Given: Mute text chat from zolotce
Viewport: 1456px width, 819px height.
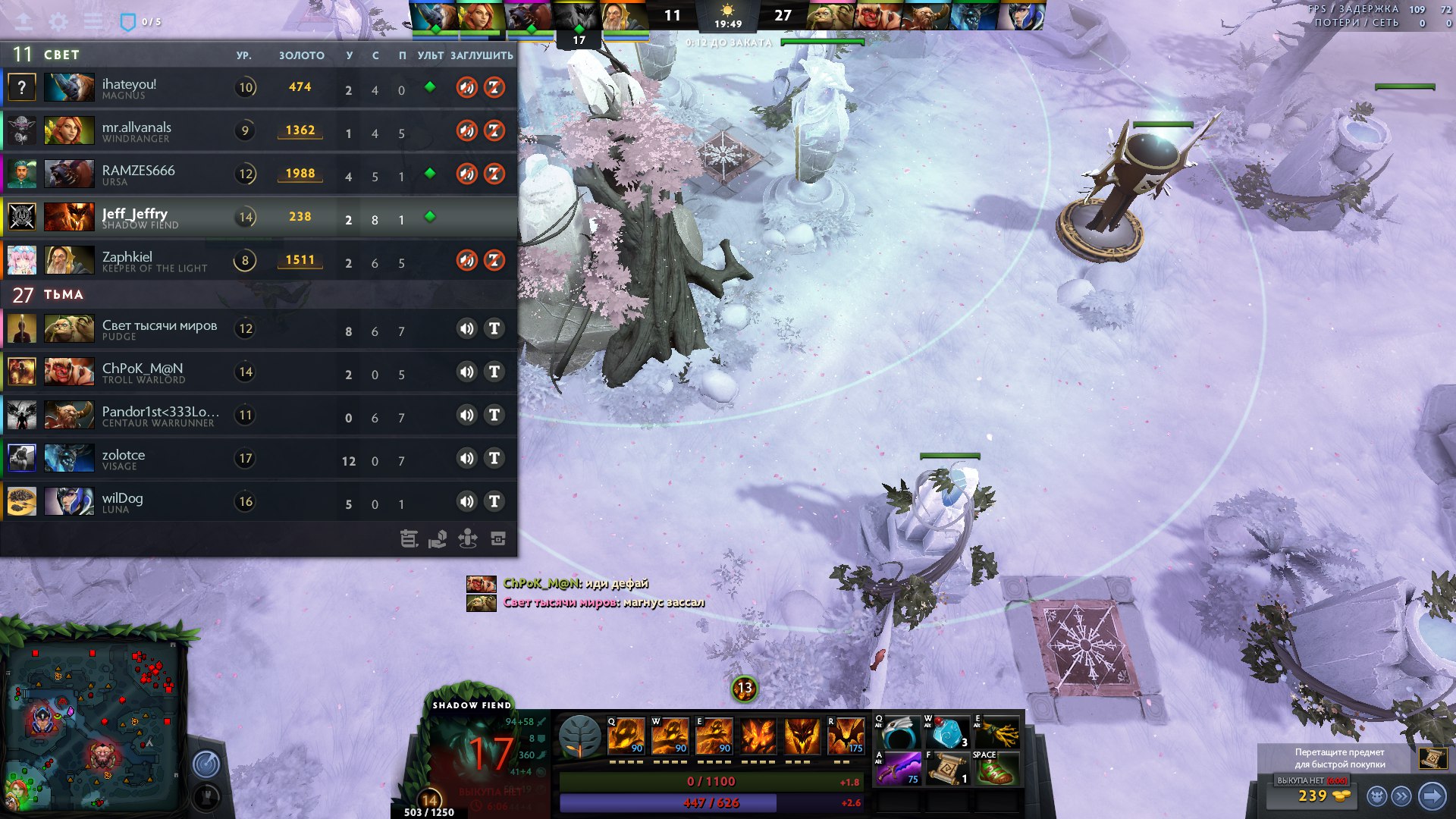Looking at the screenshot, I should point(494,458).
